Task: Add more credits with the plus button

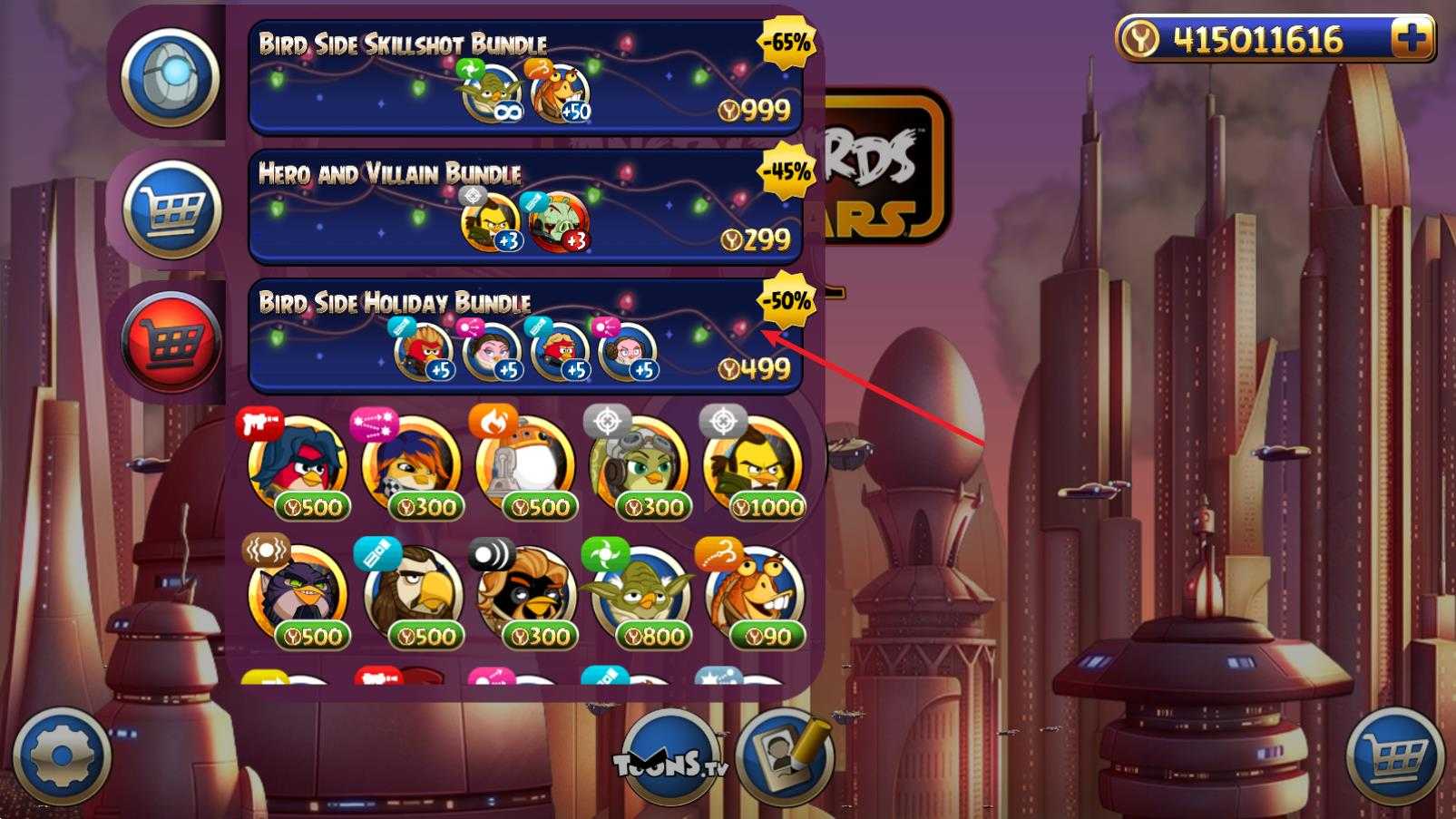Action: pyautogui.click(x=1411, y=39)
